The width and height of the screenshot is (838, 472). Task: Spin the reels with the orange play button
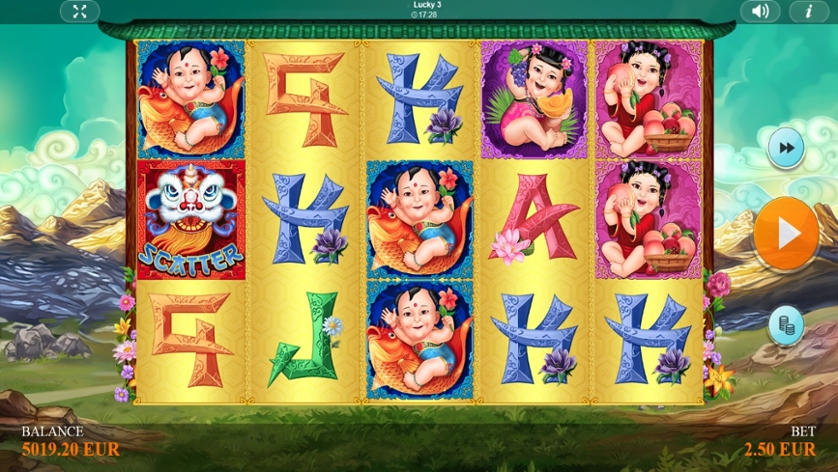tap(786, 234)
